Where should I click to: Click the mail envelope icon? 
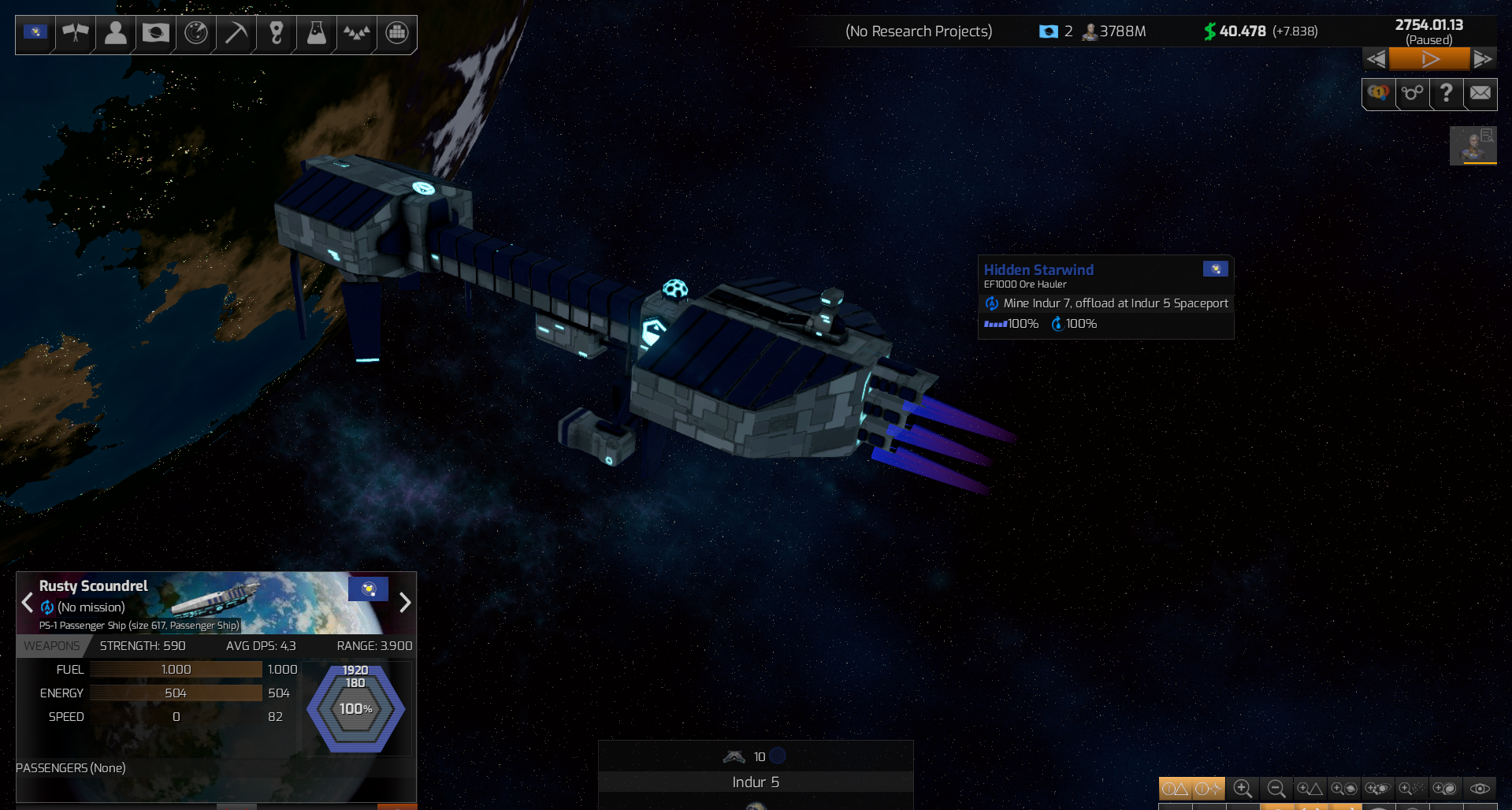[x=1480, y=94]
